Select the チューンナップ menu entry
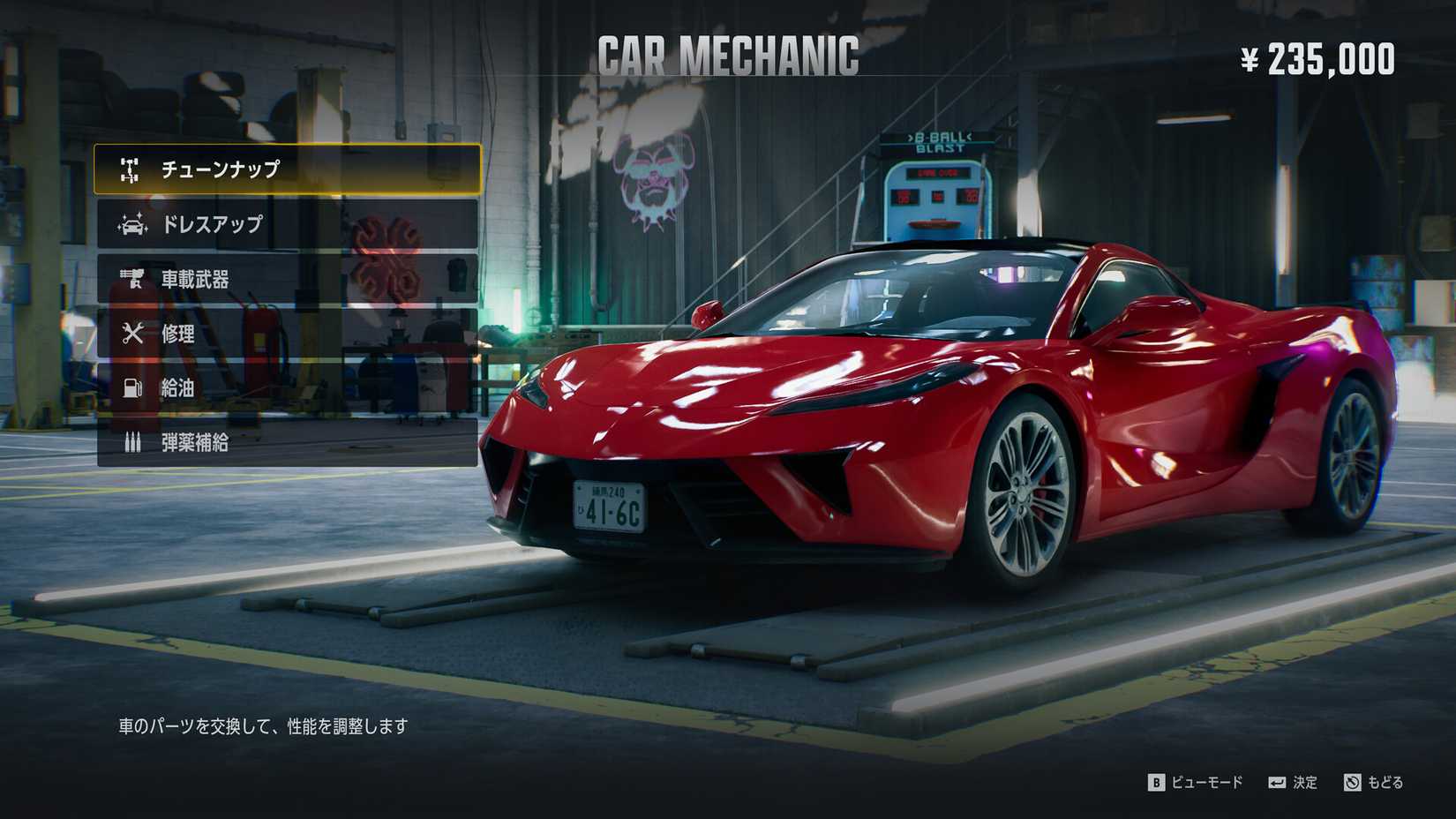Viewport: 1456px width, 819px height. pos(221,167)
